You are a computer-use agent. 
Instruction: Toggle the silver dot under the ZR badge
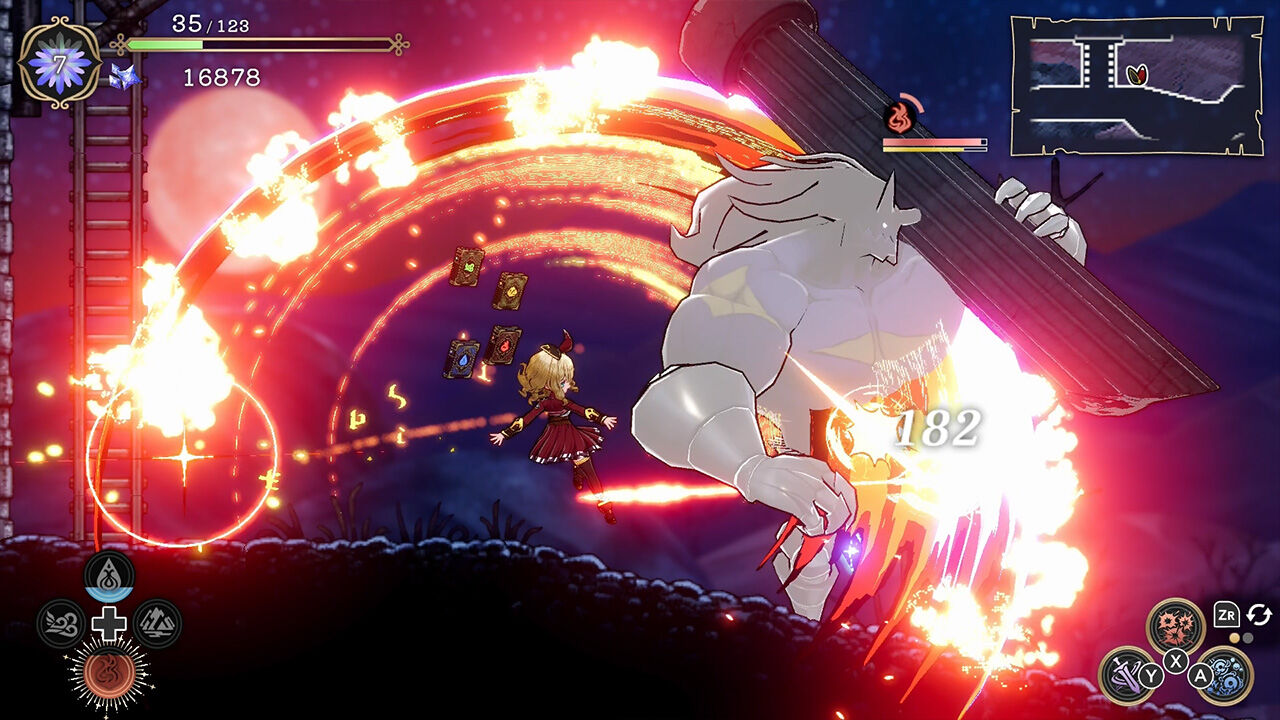(x=1247, y=639)
